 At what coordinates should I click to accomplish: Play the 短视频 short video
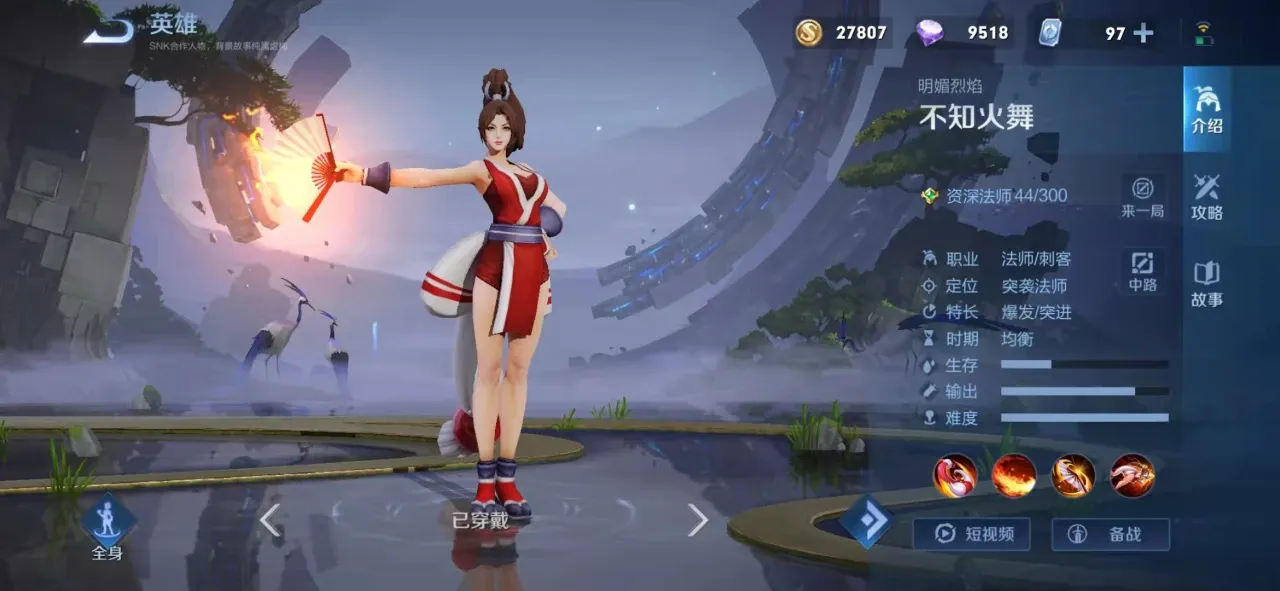click(971, 534)
